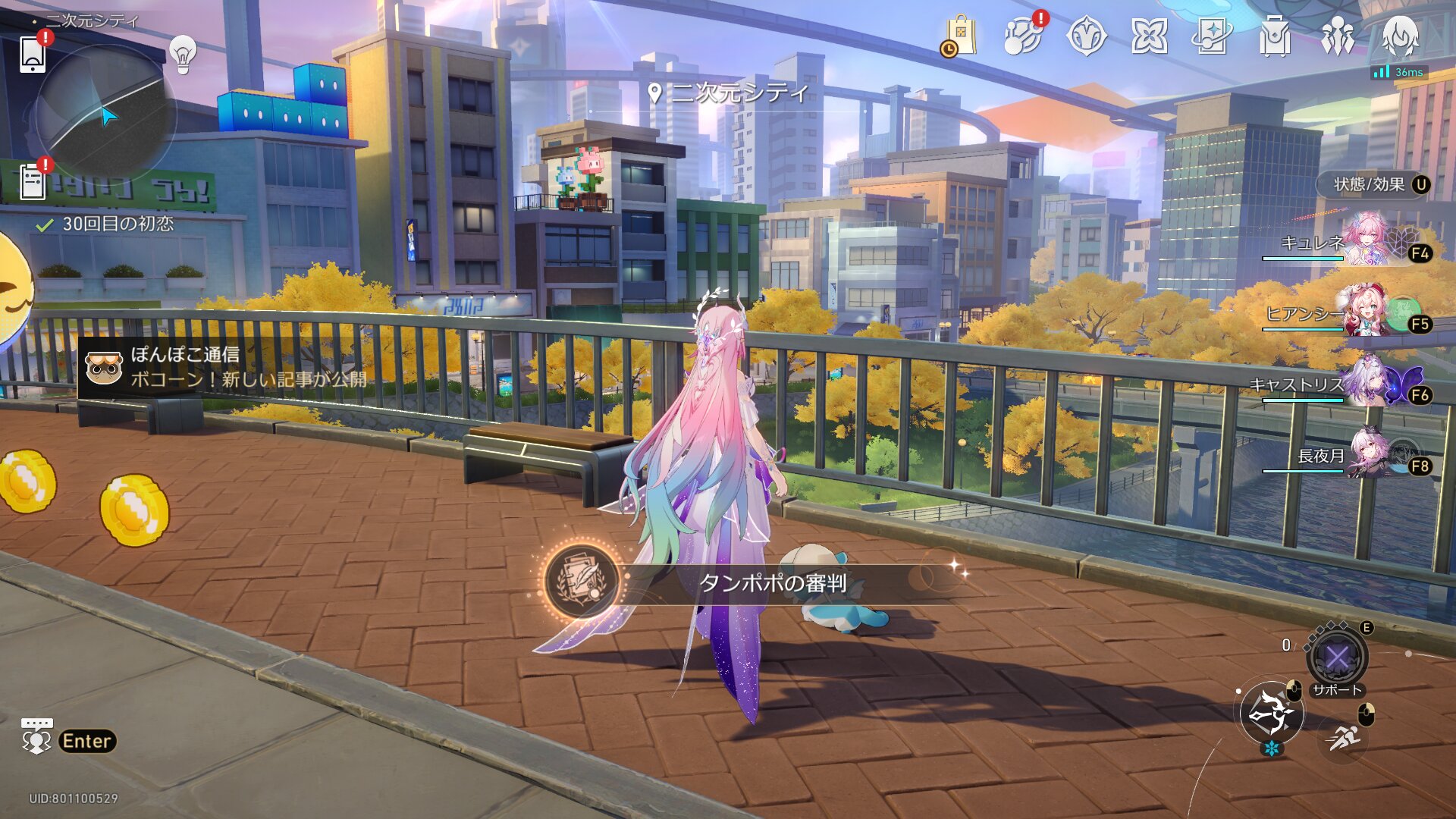Open the shield-shaped emblem icon in top bar
The width and height of the screenshot is (1456, 819).
(x=1086, y=36)
